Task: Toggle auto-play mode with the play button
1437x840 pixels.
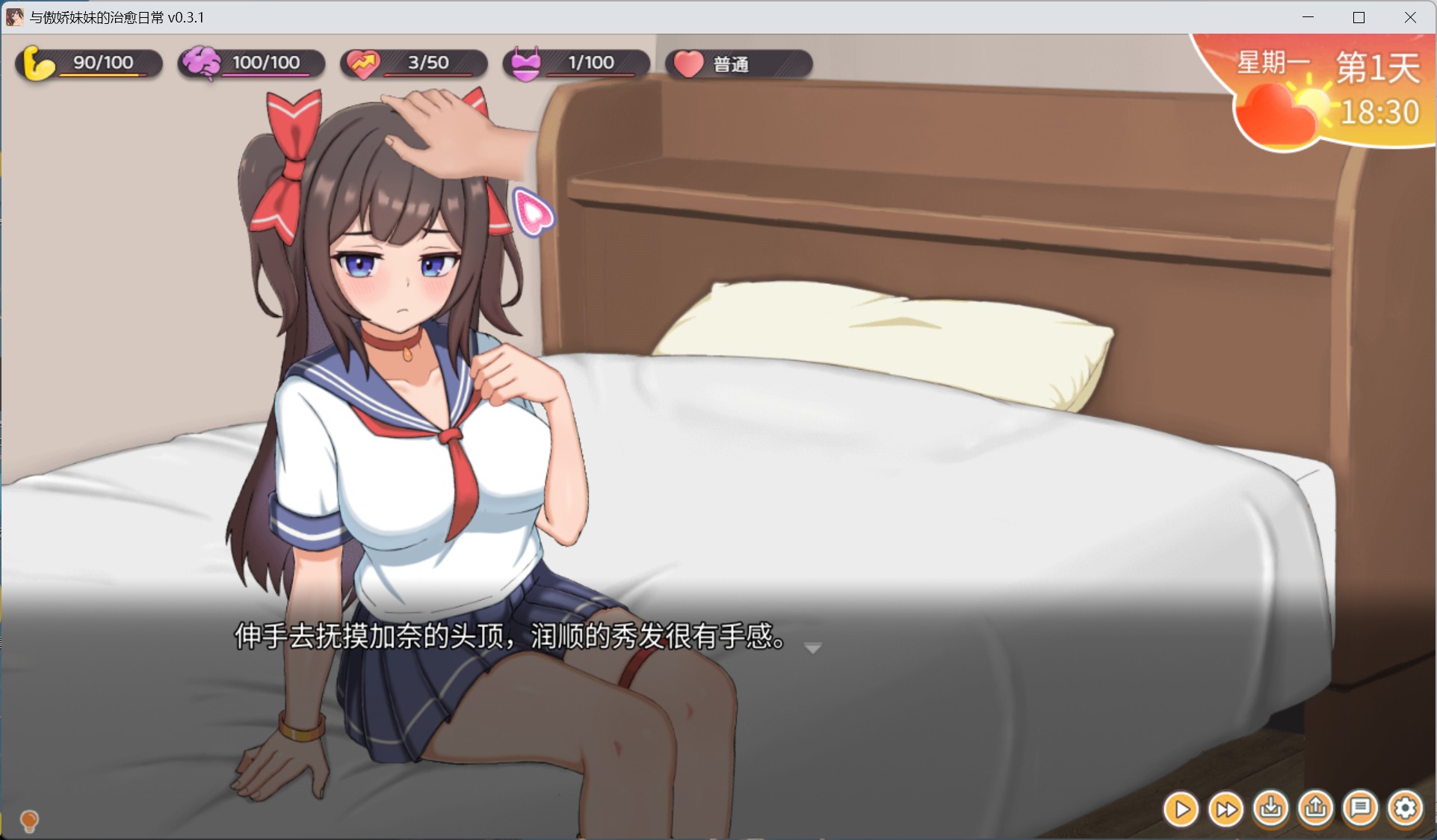Action: pos(1181,809)
